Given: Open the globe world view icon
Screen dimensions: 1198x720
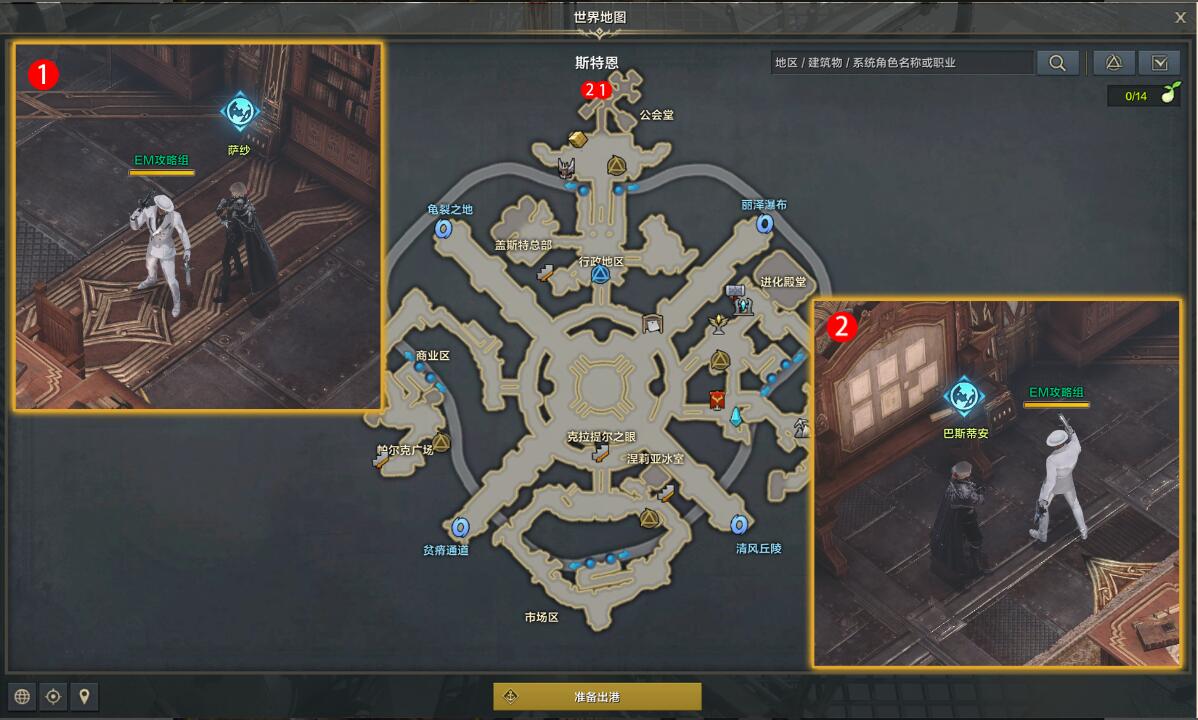Looking at the screenshot, I should click(x=22, y=696).
